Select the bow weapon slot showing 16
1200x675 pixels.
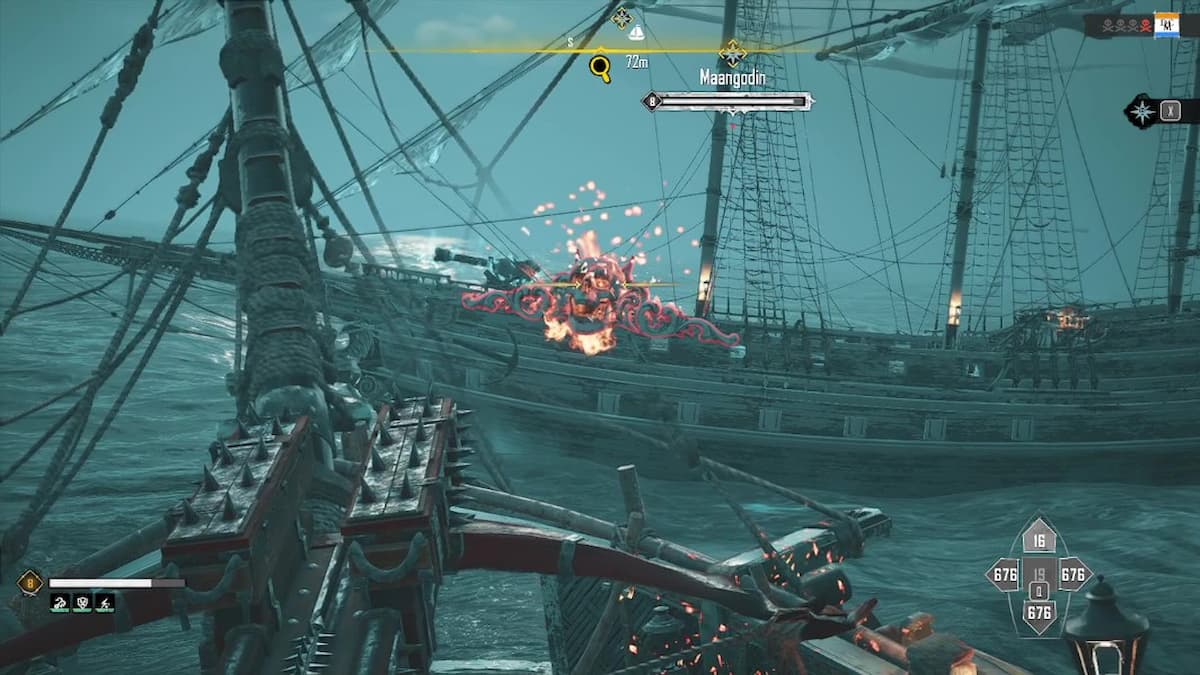[1039, 541]
